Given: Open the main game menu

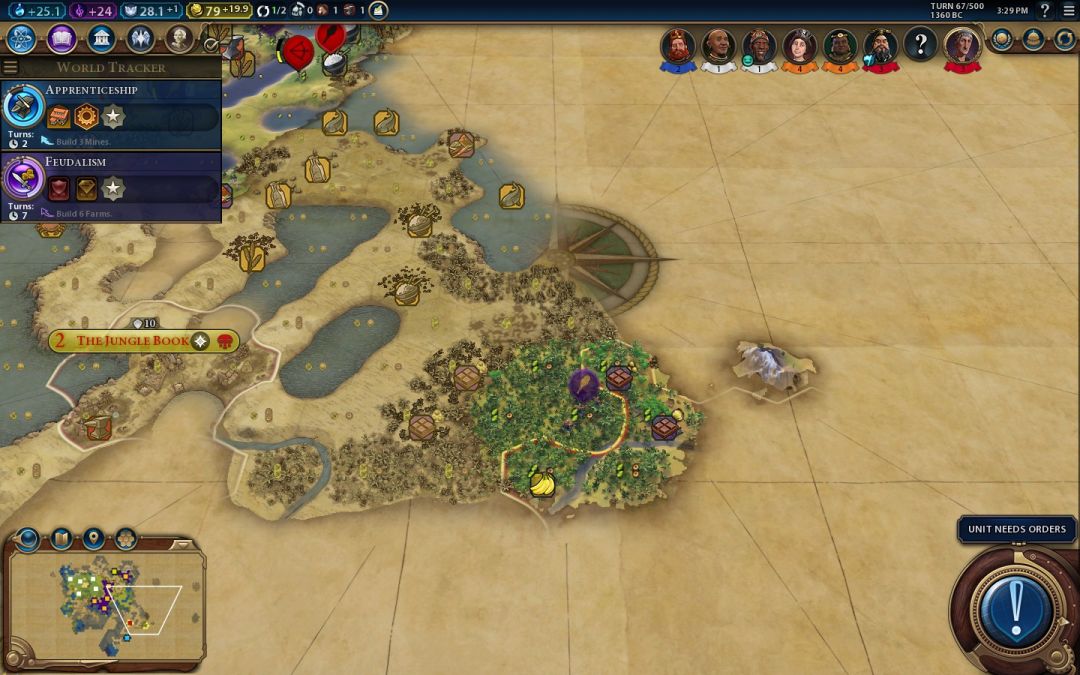Looking at the screenshot, I should point(1067,11).
